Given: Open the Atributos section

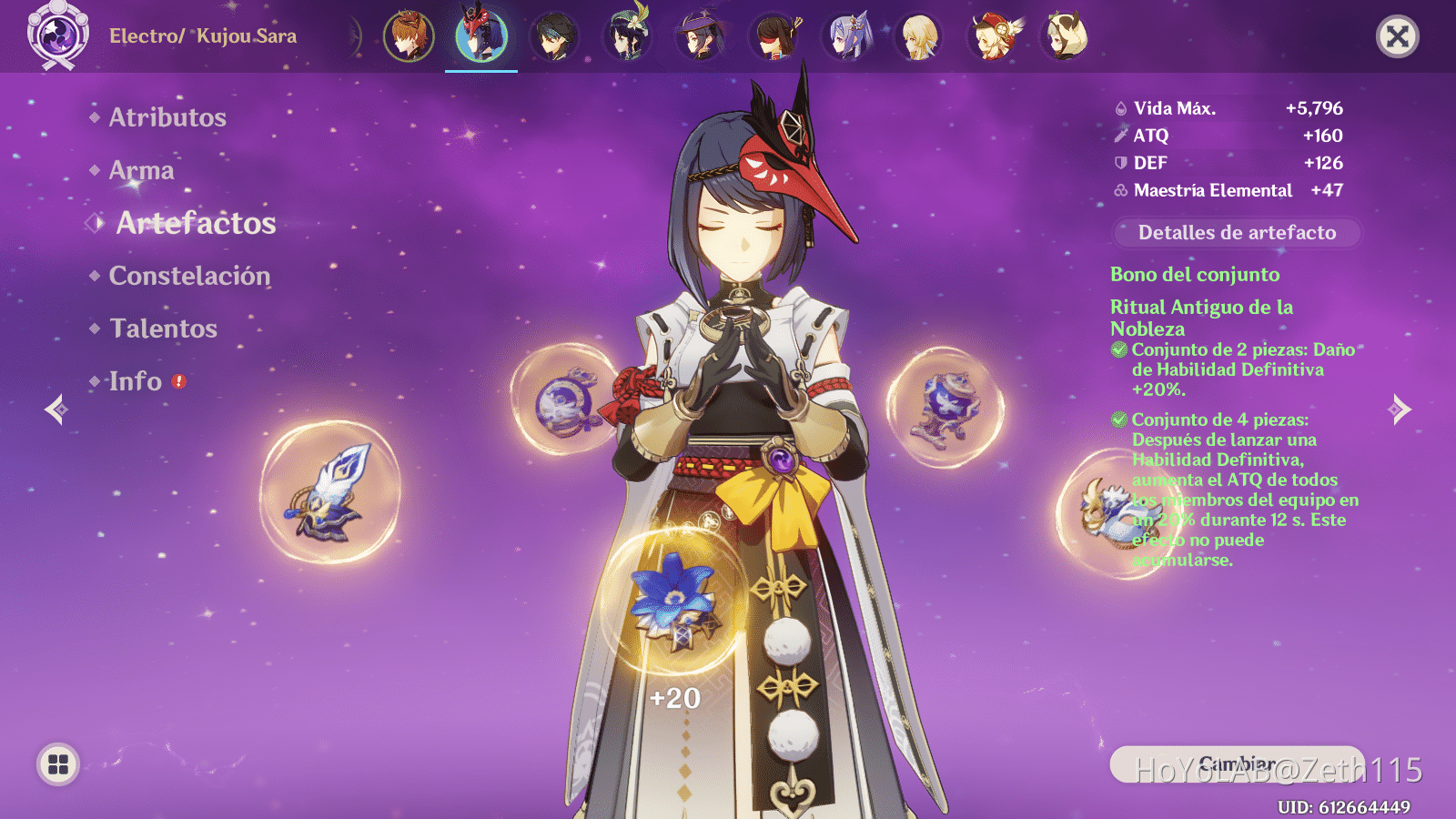Looking at the screenshot, I should pyautogui.click(x=167, y=116).
